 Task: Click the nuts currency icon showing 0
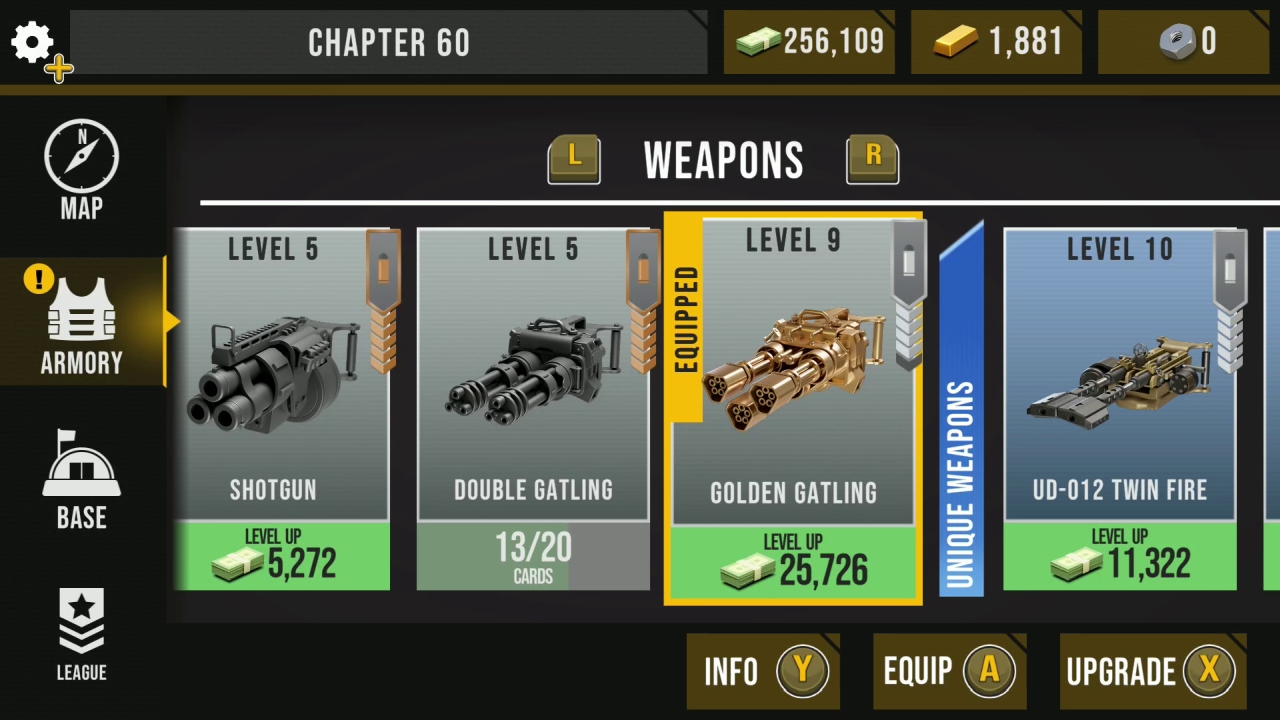click(1178, 42)
